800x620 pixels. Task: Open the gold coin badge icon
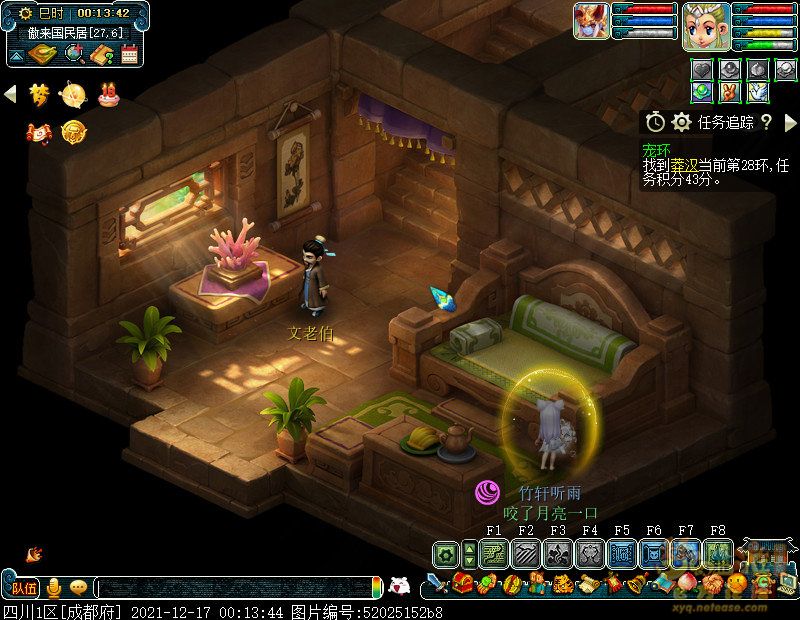[72, 131]
